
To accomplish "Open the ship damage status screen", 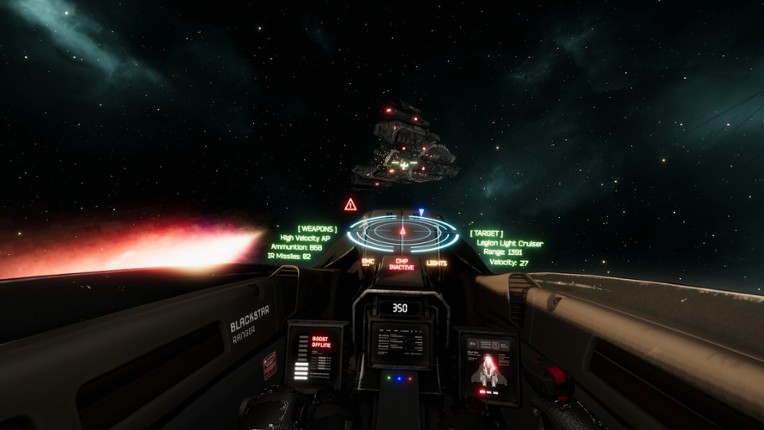I will (487, 367).
